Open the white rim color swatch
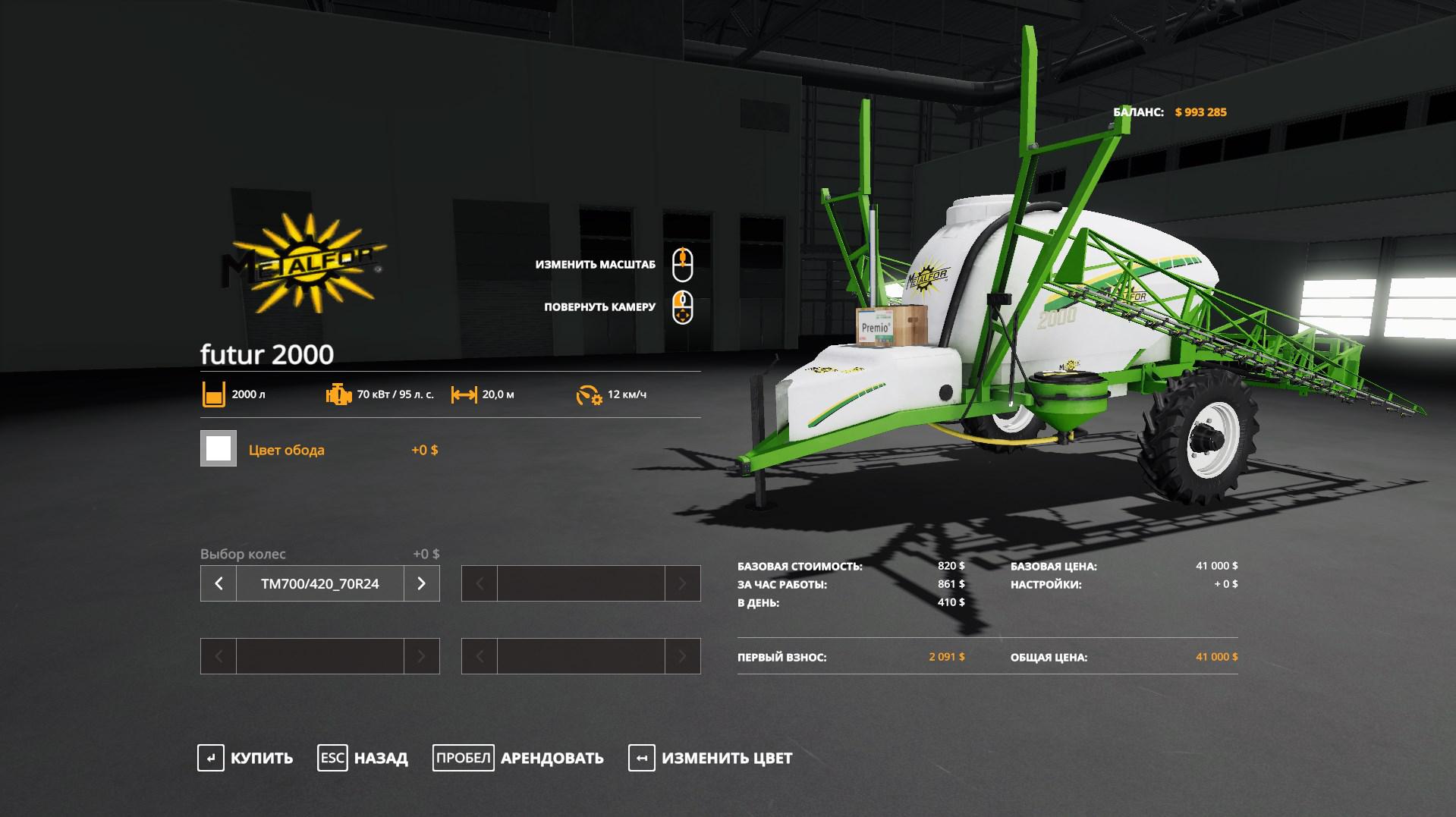1456x817 pixels. pos(219,448)
